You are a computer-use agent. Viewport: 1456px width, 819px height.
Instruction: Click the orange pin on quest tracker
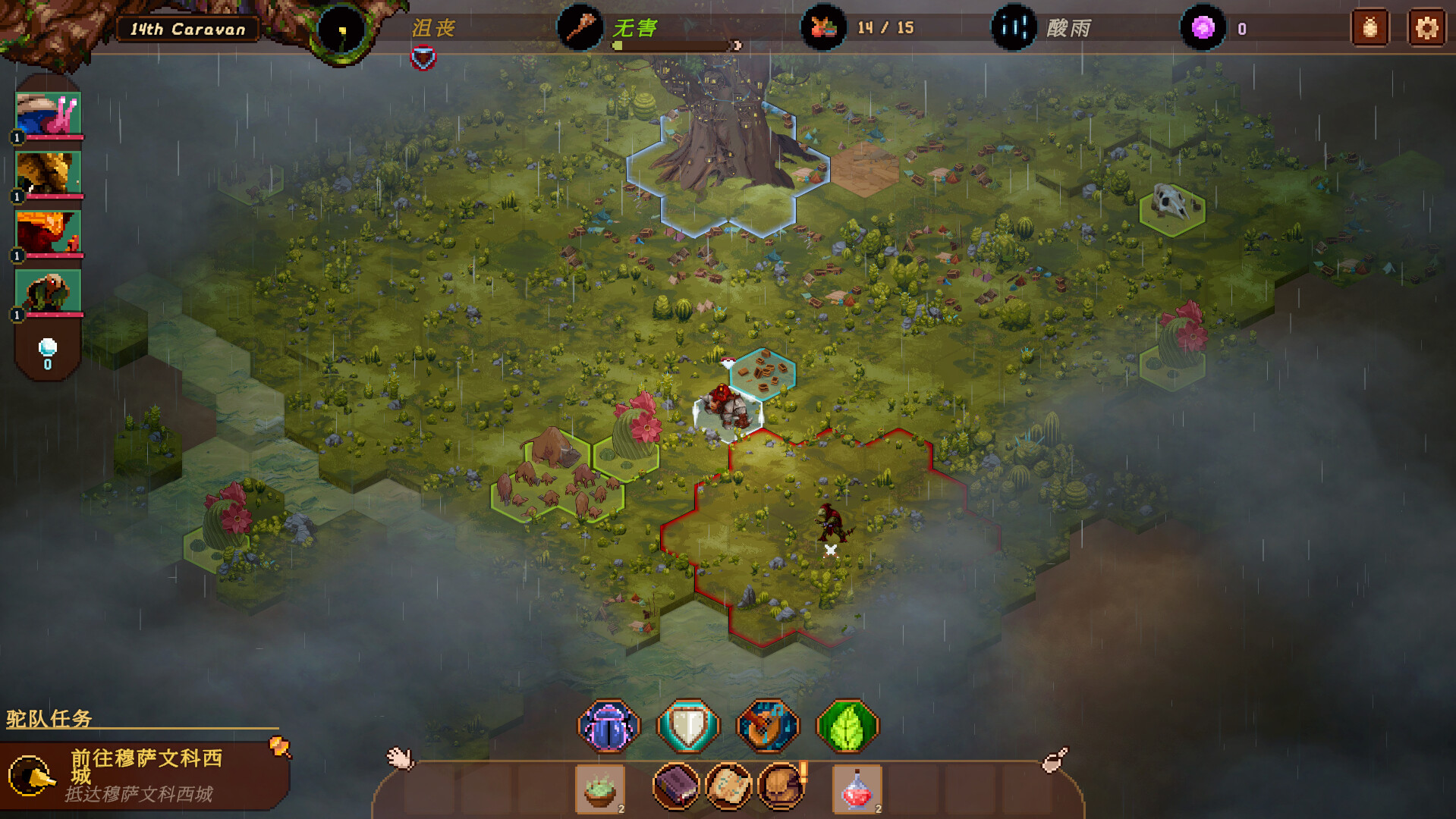(x=280, y=747)
